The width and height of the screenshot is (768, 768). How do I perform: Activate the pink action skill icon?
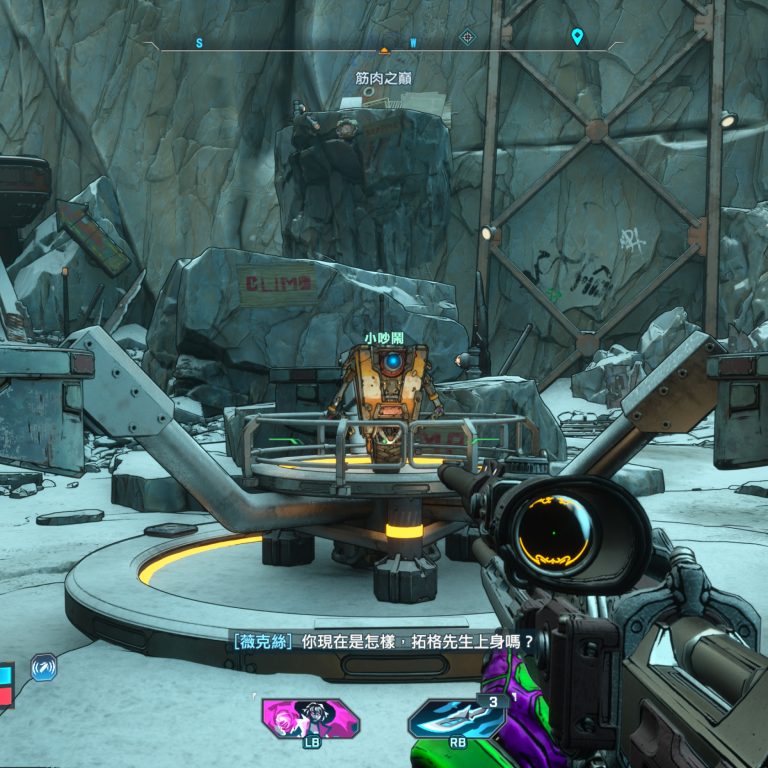pos(310,717)
